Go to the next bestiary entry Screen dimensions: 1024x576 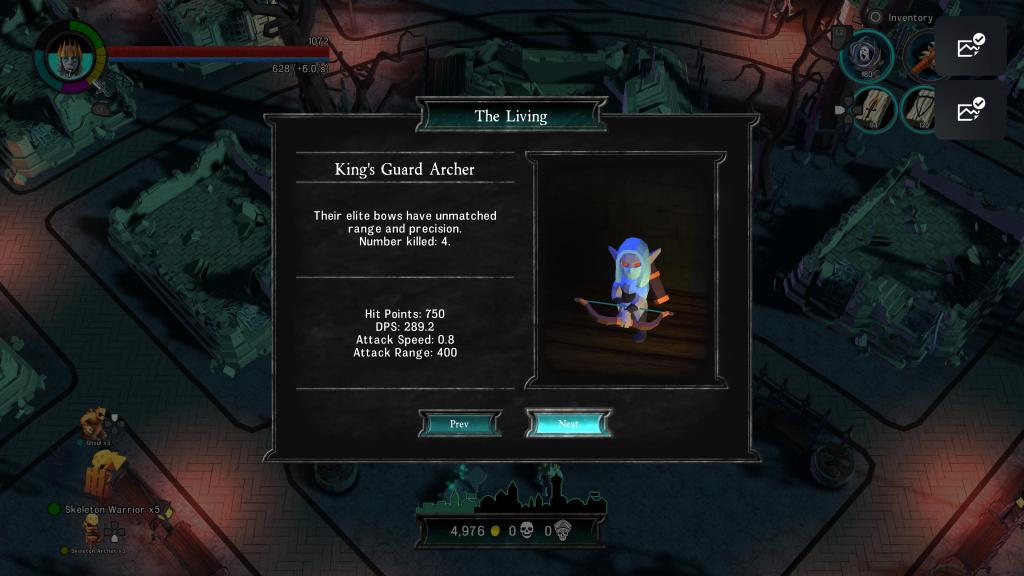point(568,424)
